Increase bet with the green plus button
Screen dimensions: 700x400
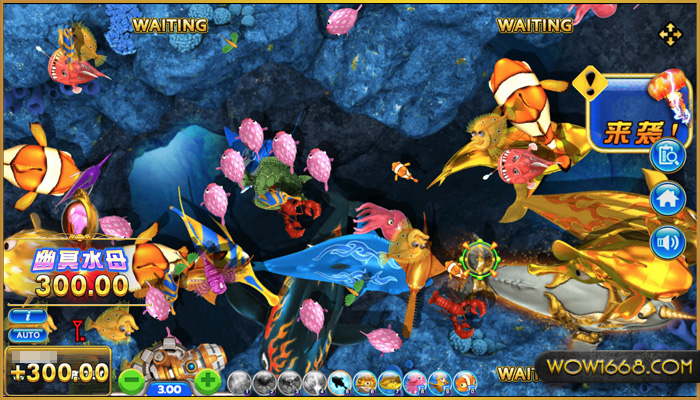(207, 380)
